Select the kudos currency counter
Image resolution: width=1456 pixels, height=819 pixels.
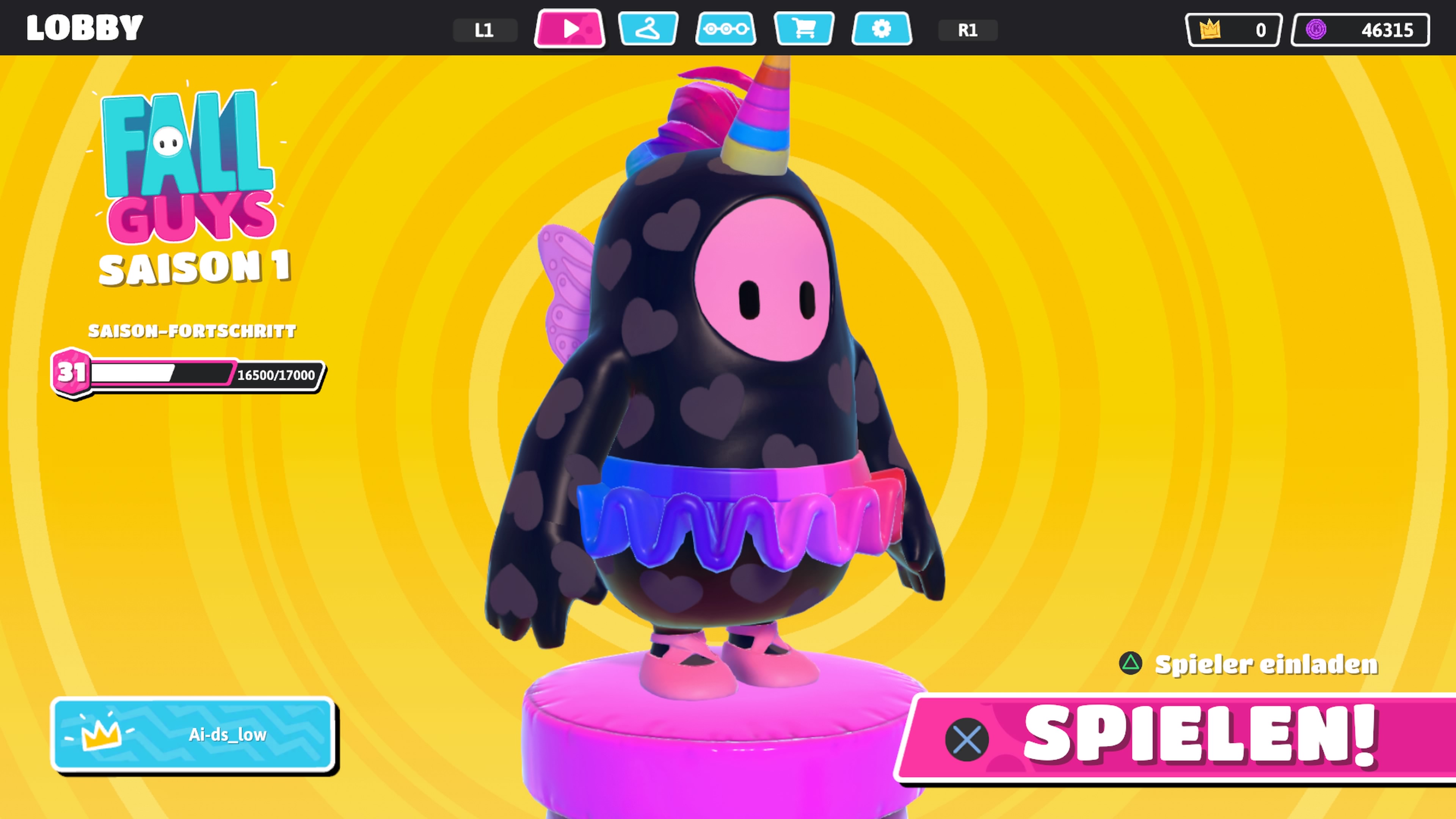click(1360, 30)
